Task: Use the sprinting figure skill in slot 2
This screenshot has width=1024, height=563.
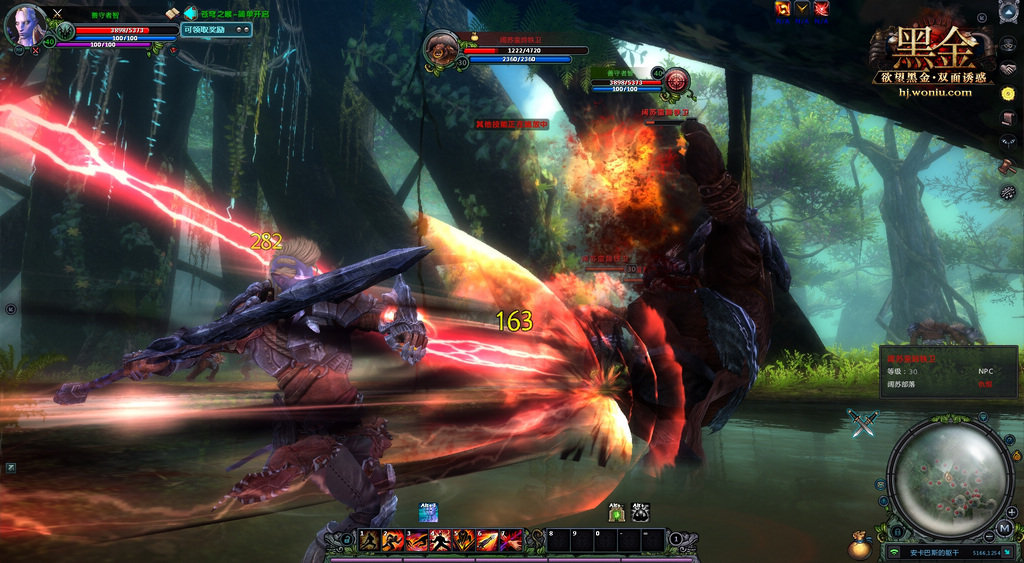Action: (x=394, y=541)
